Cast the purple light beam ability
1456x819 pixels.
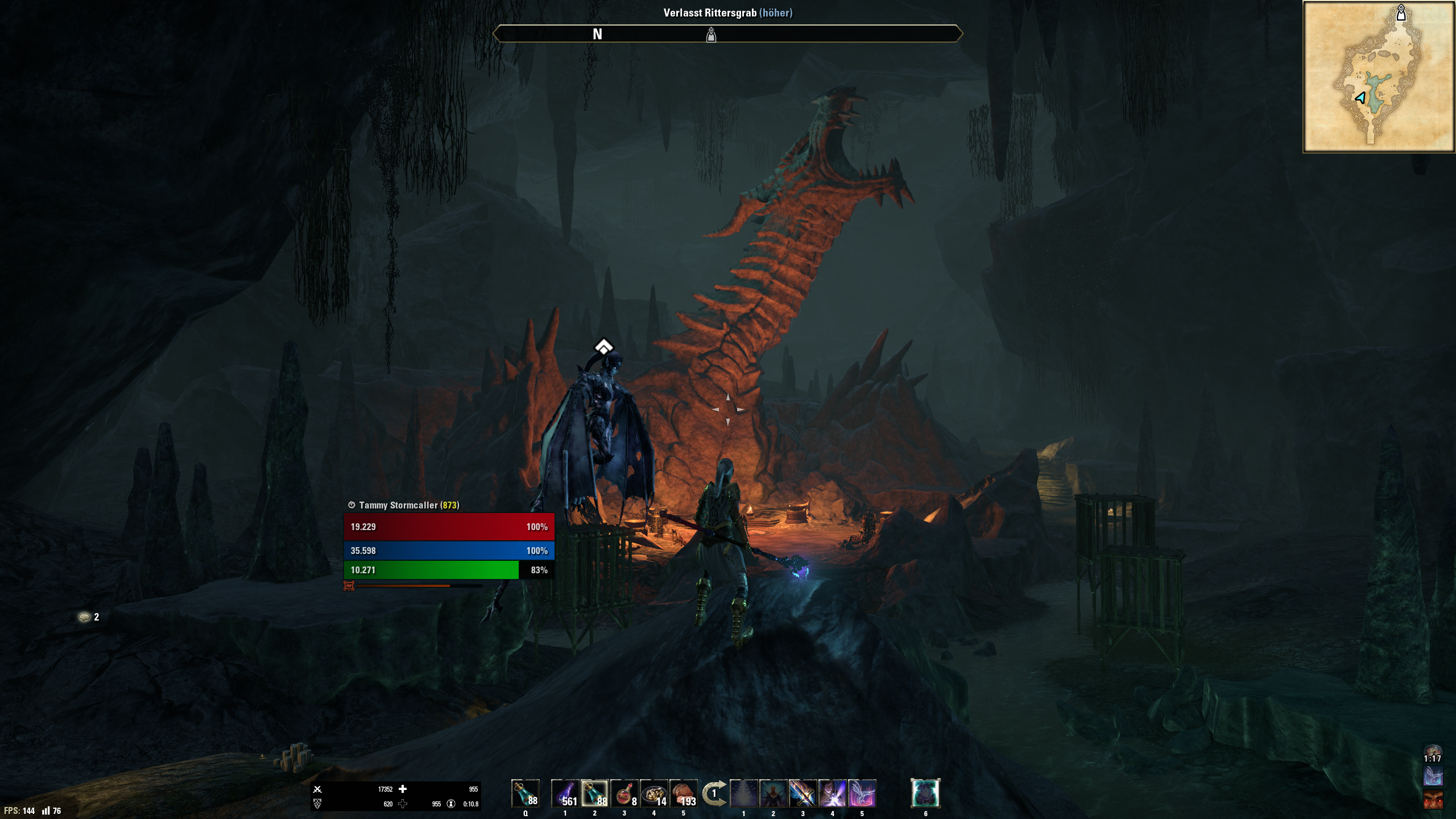pos(832,793)
